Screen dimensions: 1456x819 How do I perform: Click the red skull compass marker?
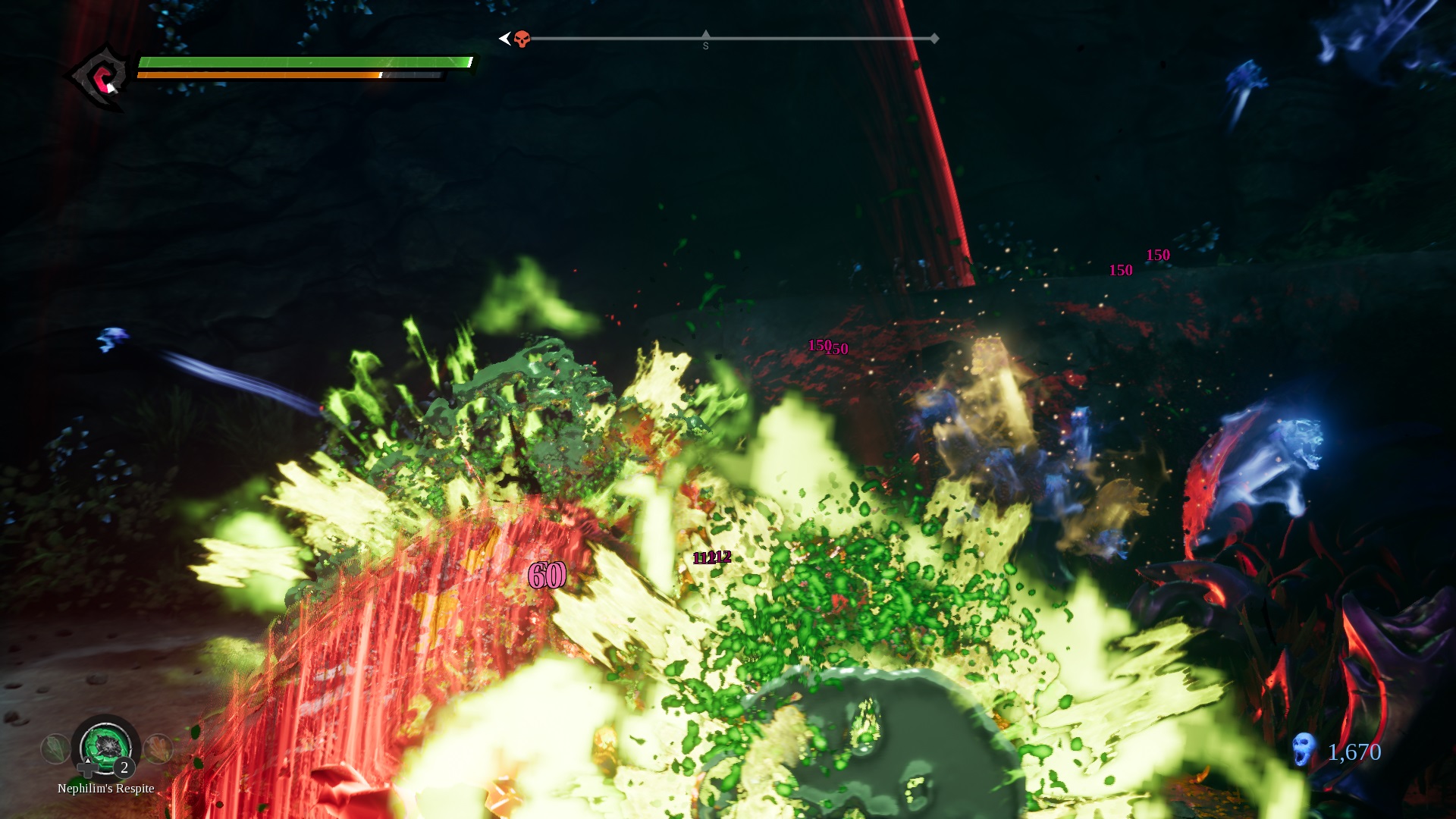tap(522, 39)
